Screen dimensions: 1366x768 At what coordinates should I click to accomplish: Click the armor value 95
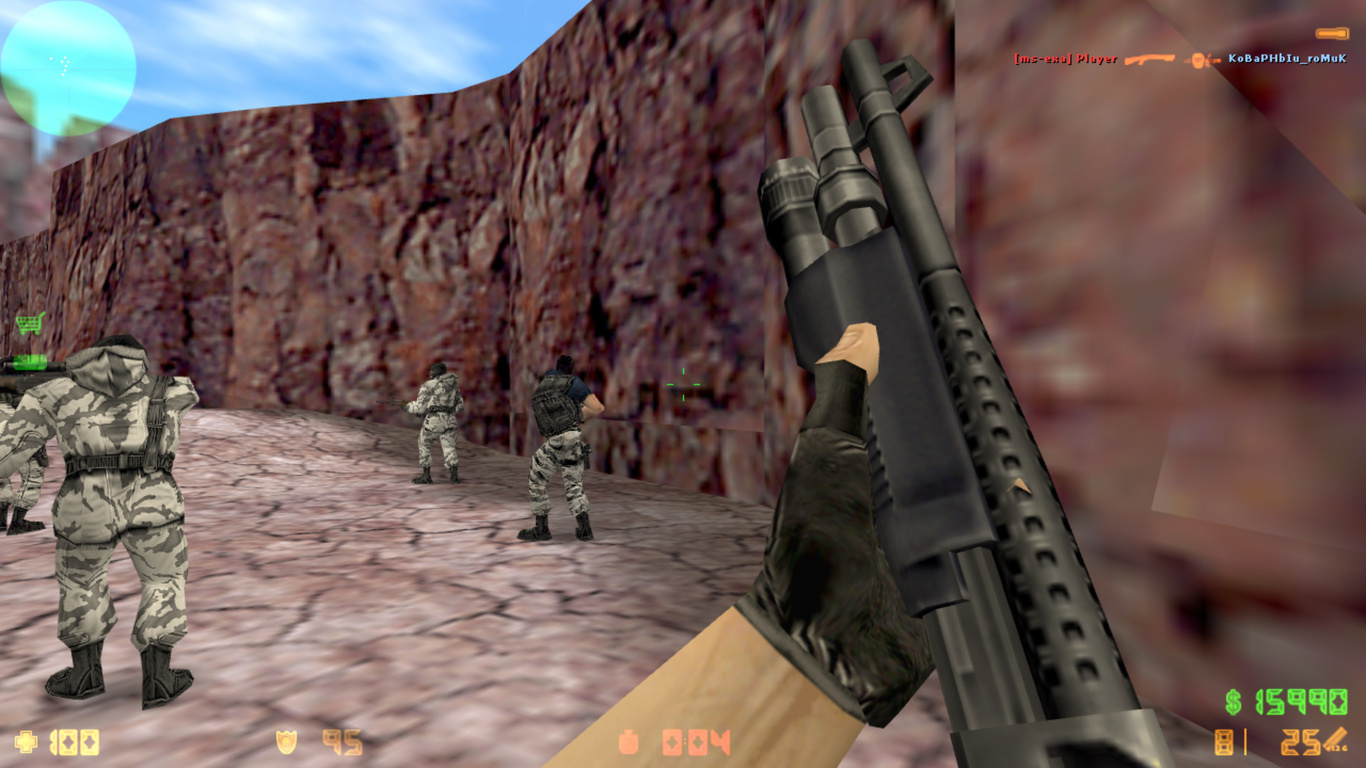[x=340, y=742]
